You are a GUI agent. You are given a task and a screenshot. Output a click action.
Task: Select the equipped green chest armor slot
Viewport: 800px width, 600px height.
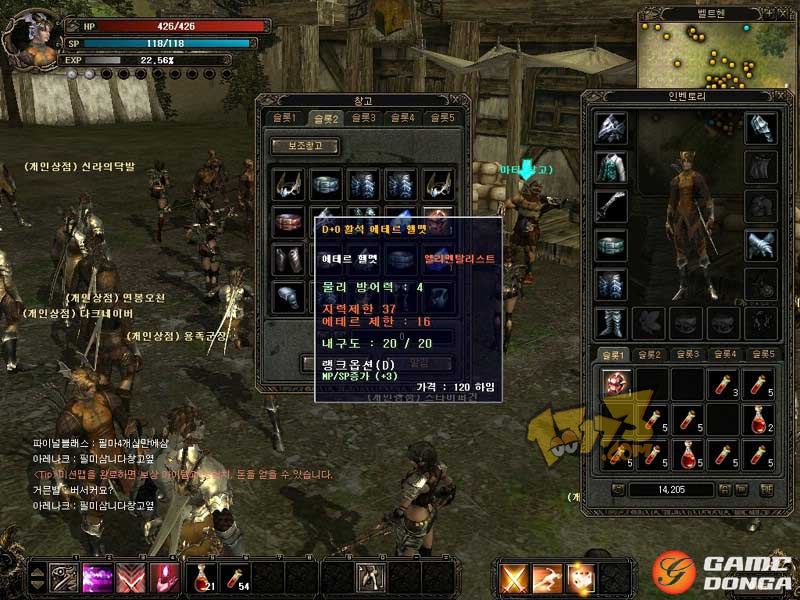point(611,166)
